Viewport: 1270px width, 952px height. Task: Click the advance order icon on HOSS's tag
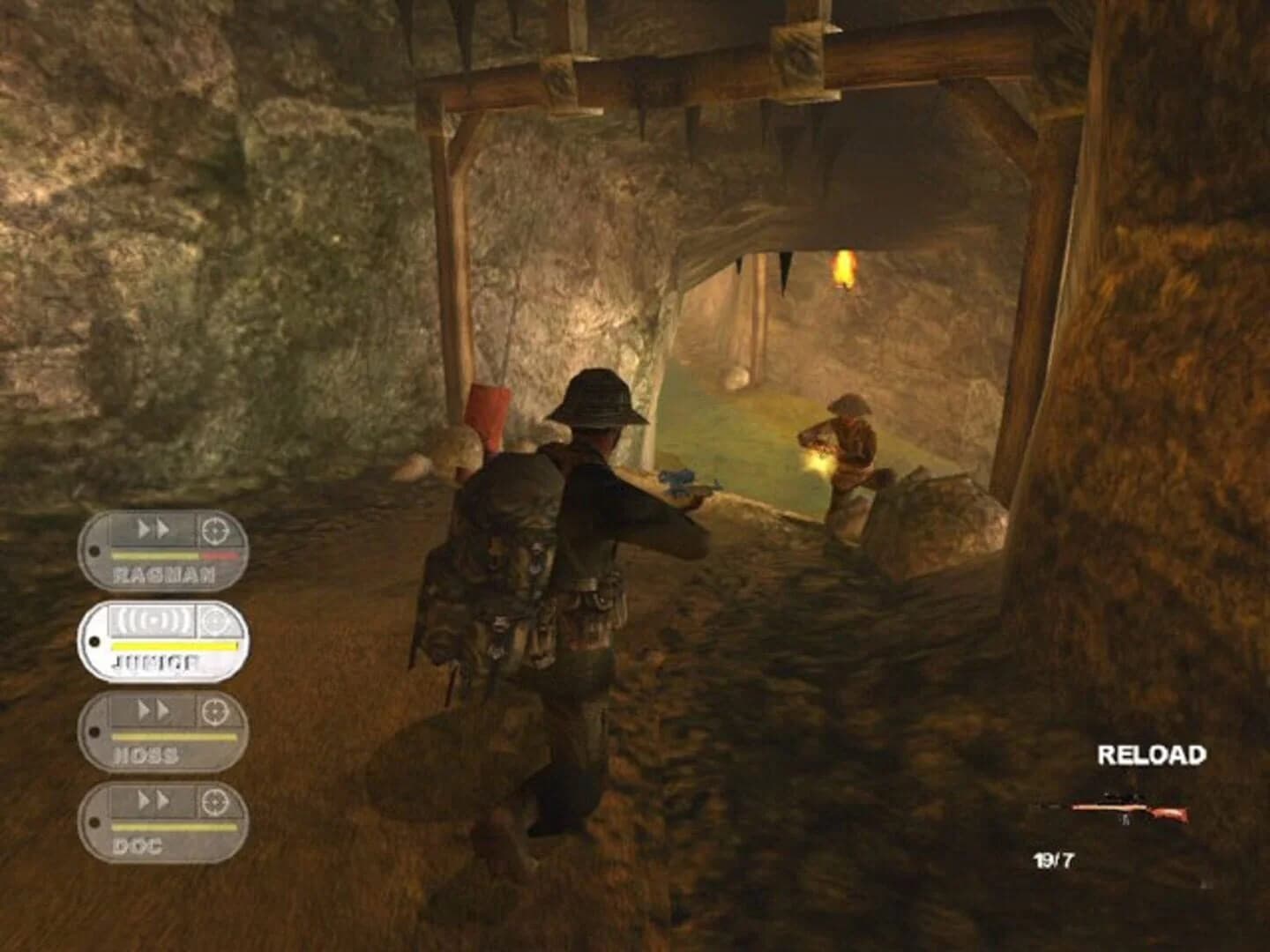[154, 710]
